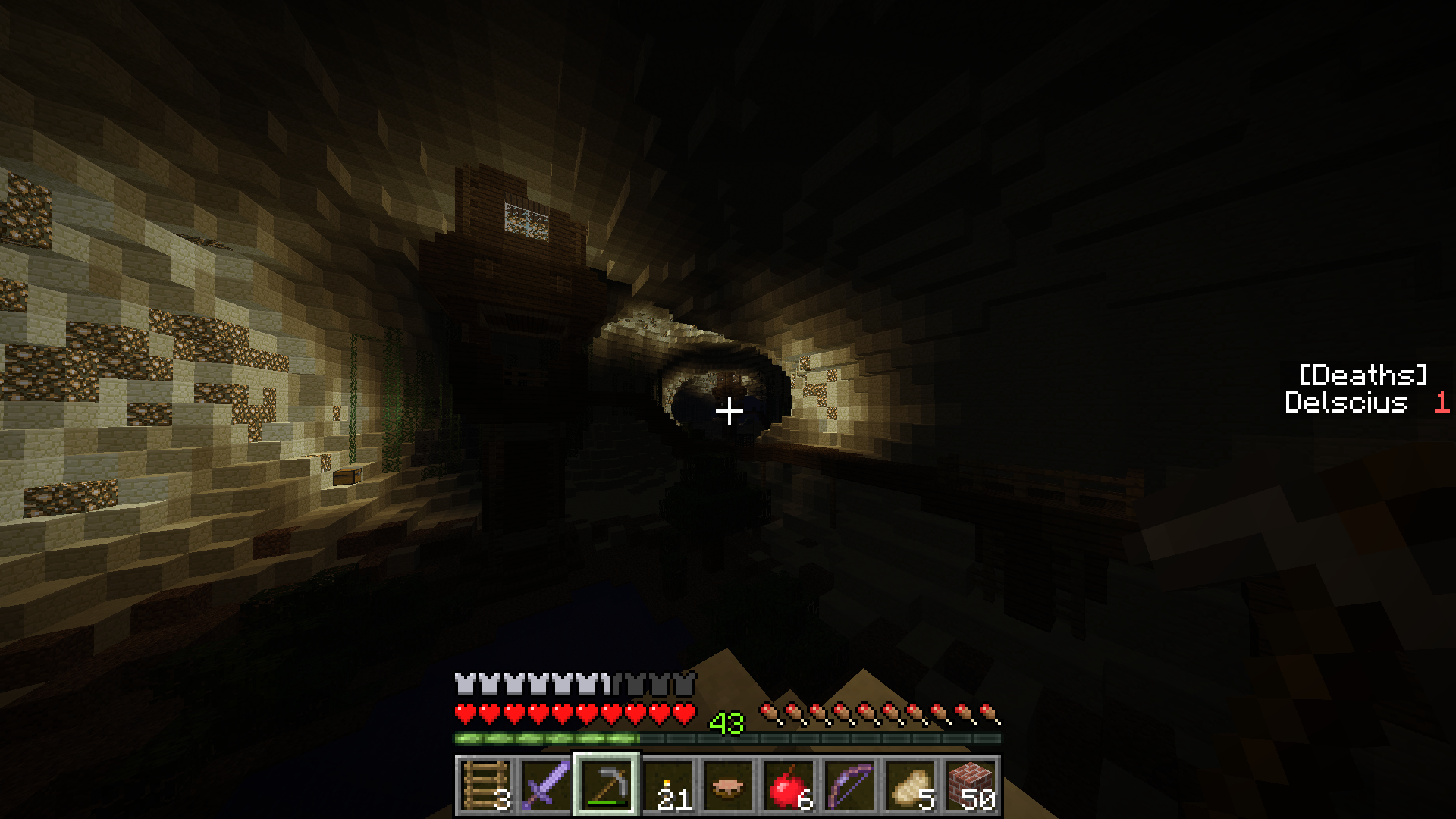The height and width of the screenshot is (819, 1456).
Task: Select the red apples slot
Action: pyautogui.click(x=789, y=786)
